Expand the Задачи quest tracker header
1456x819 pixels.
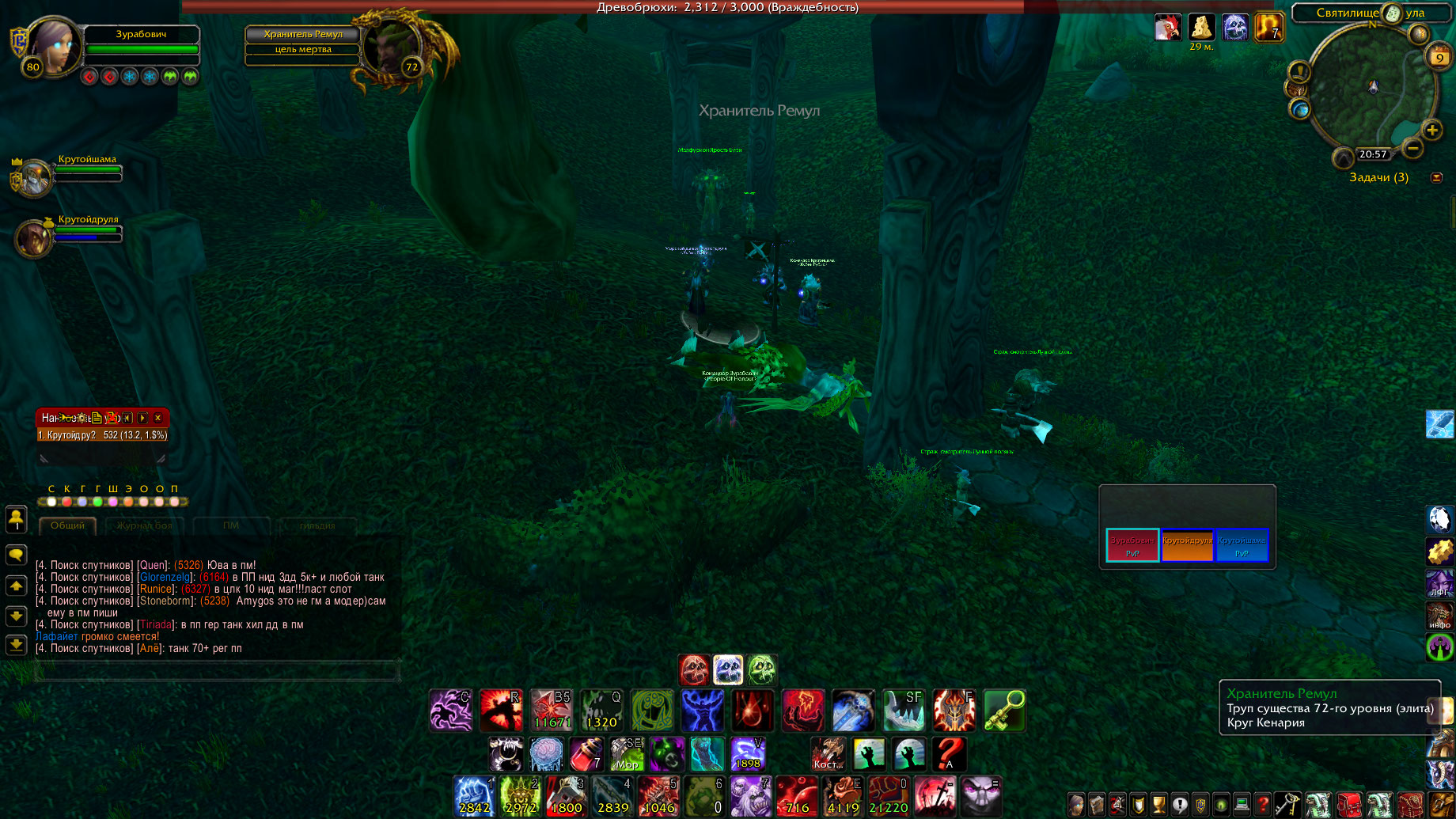coord(1378,177)
